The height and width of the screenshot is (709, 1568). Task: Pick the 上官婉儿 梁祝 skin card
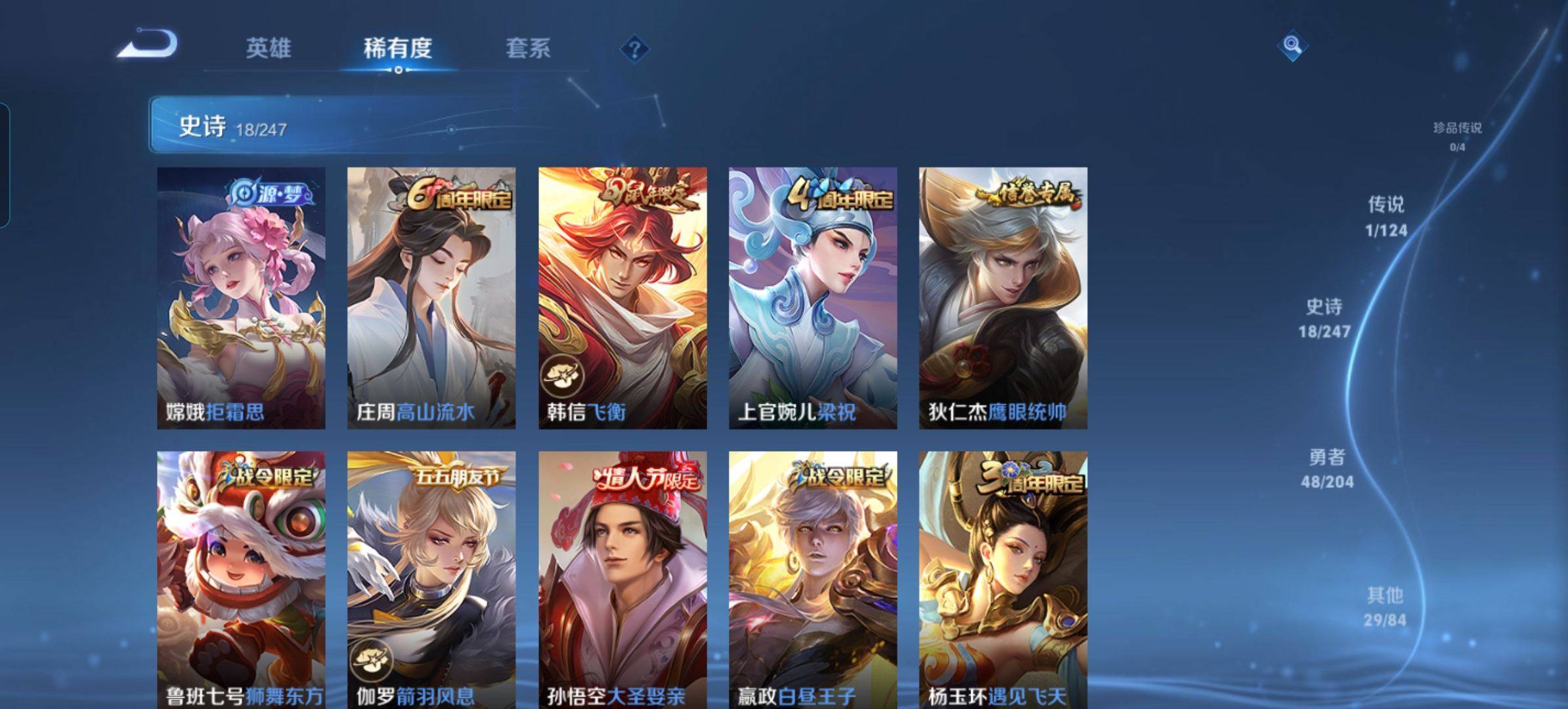[x=813, y=298]
